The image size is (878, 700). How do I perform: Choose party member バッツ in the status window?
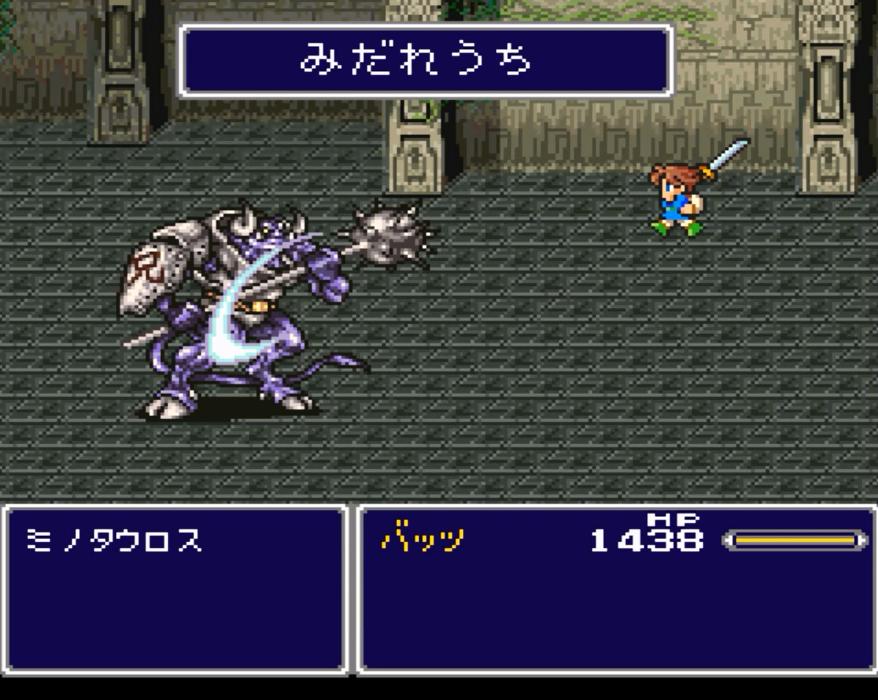click(x=423, y=541)
